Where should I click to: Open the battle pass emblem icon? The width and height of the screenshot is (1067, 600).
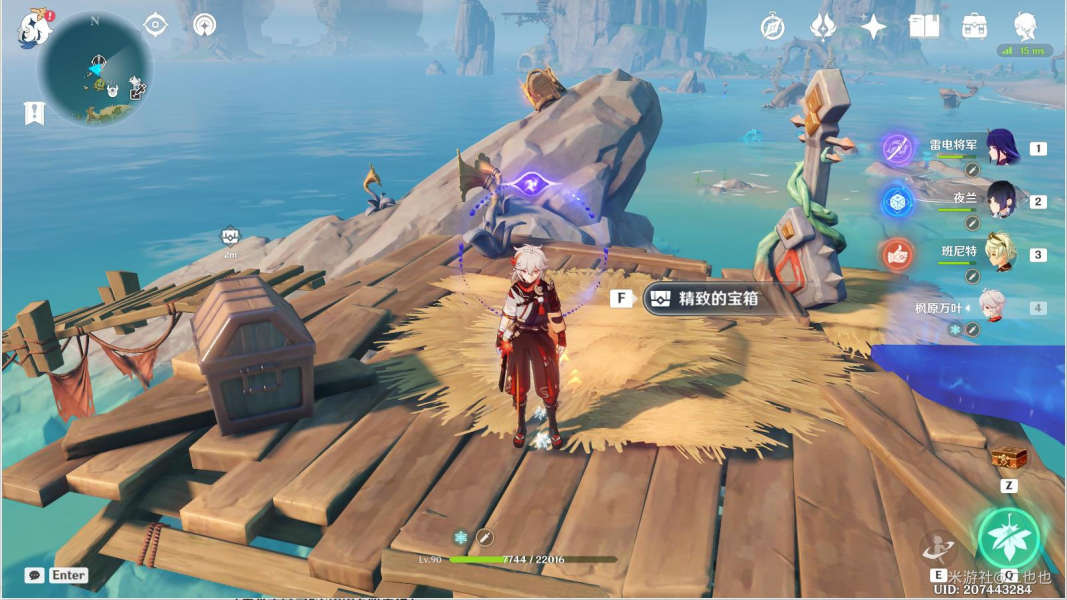coord(823,27)
